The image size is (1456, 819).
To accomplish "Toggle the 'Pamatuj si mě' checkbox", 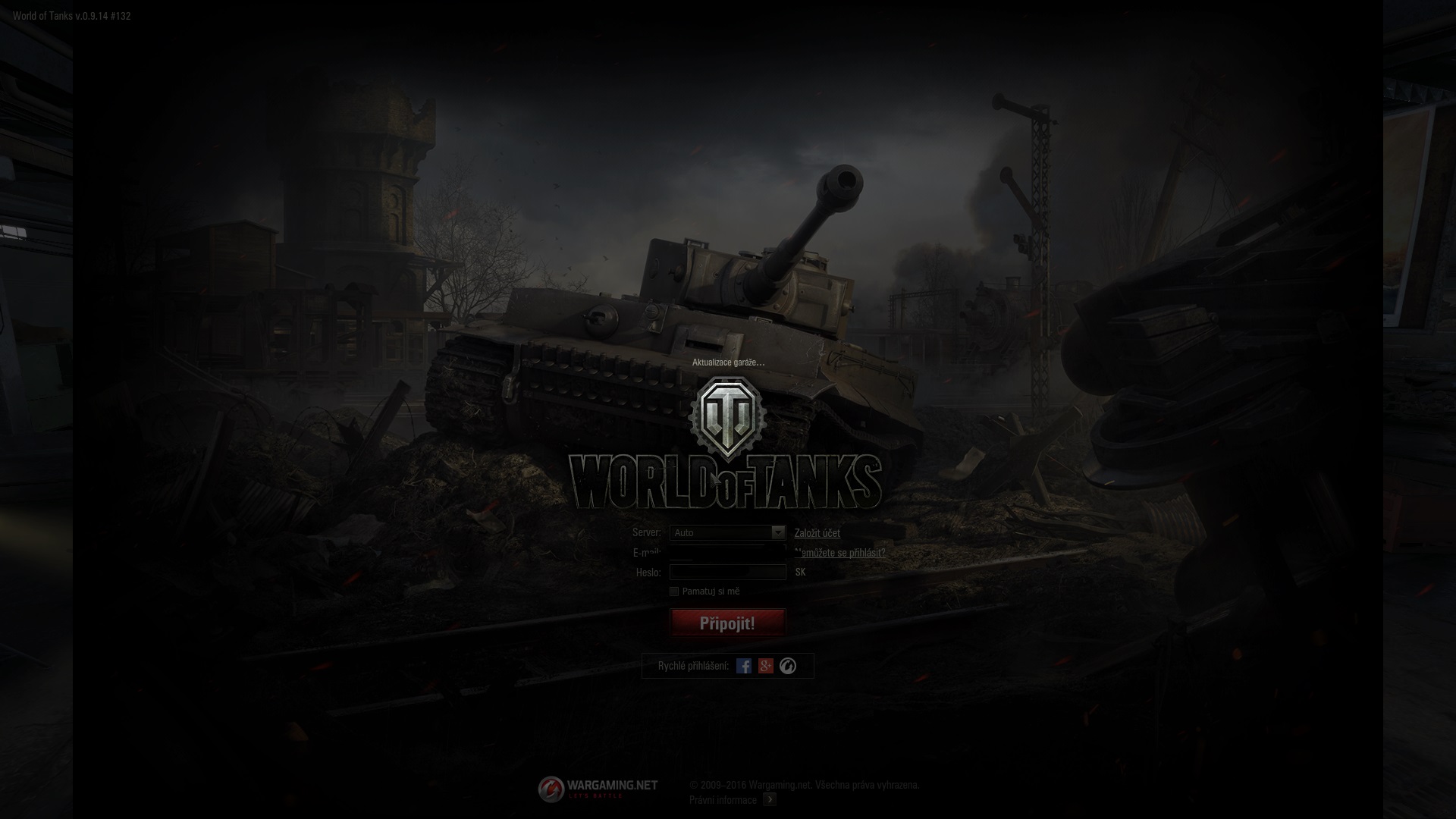I will tap(674, 591).
